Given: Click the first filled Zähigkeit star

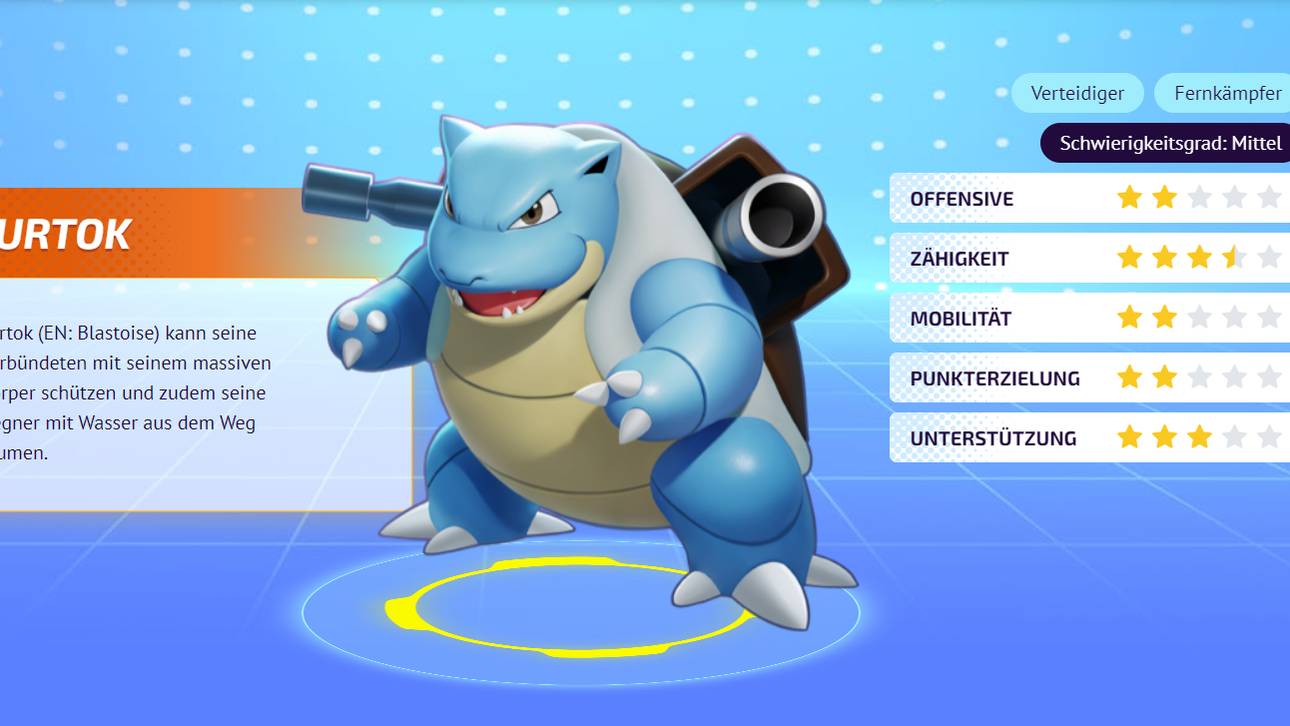Looking at the screenshot, I should tap(1129, 256).
